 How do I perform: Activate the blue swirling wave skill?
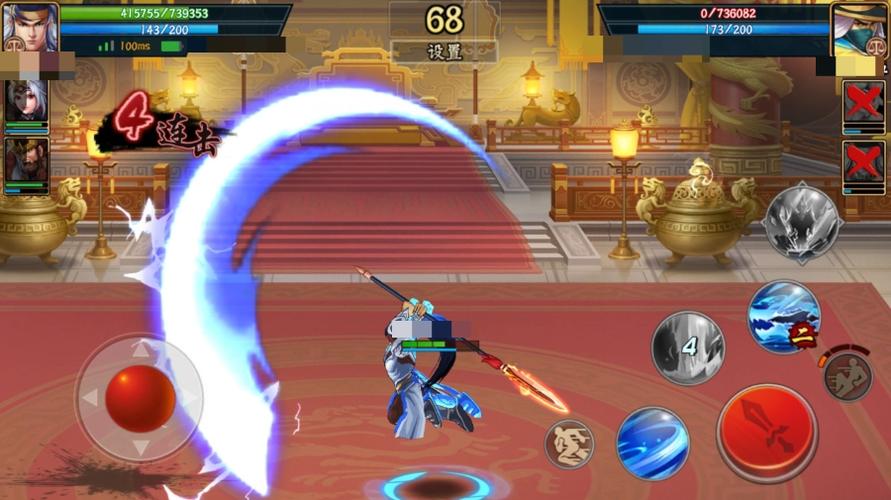(x=651, y=442)
